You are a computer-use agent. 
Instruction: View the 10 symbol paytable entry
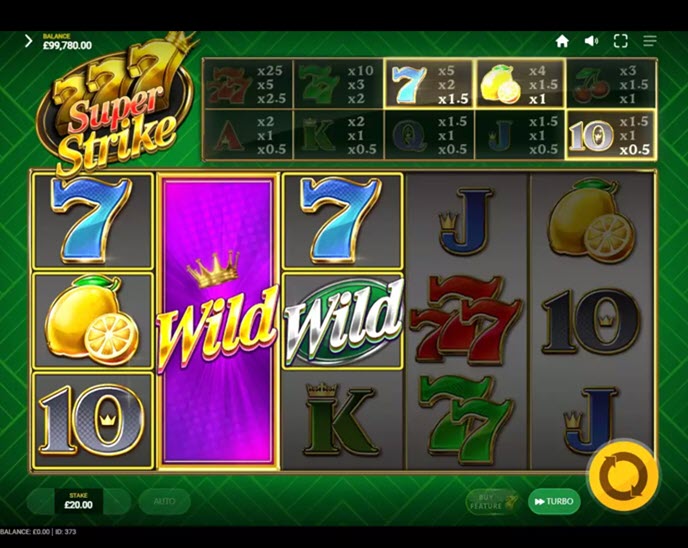pyautogui.click(x=611, y=135)
